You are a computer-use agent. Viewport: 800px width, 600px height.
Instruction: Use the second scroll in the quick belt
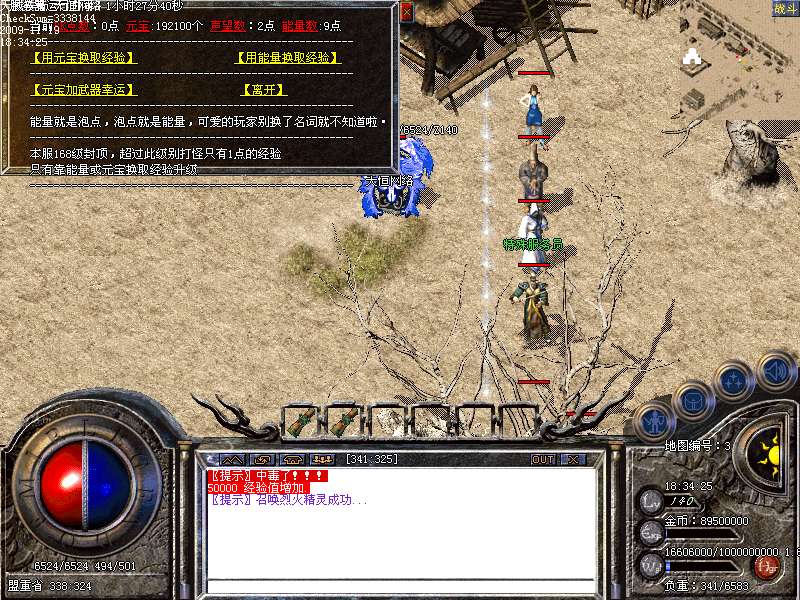(344, 422)
